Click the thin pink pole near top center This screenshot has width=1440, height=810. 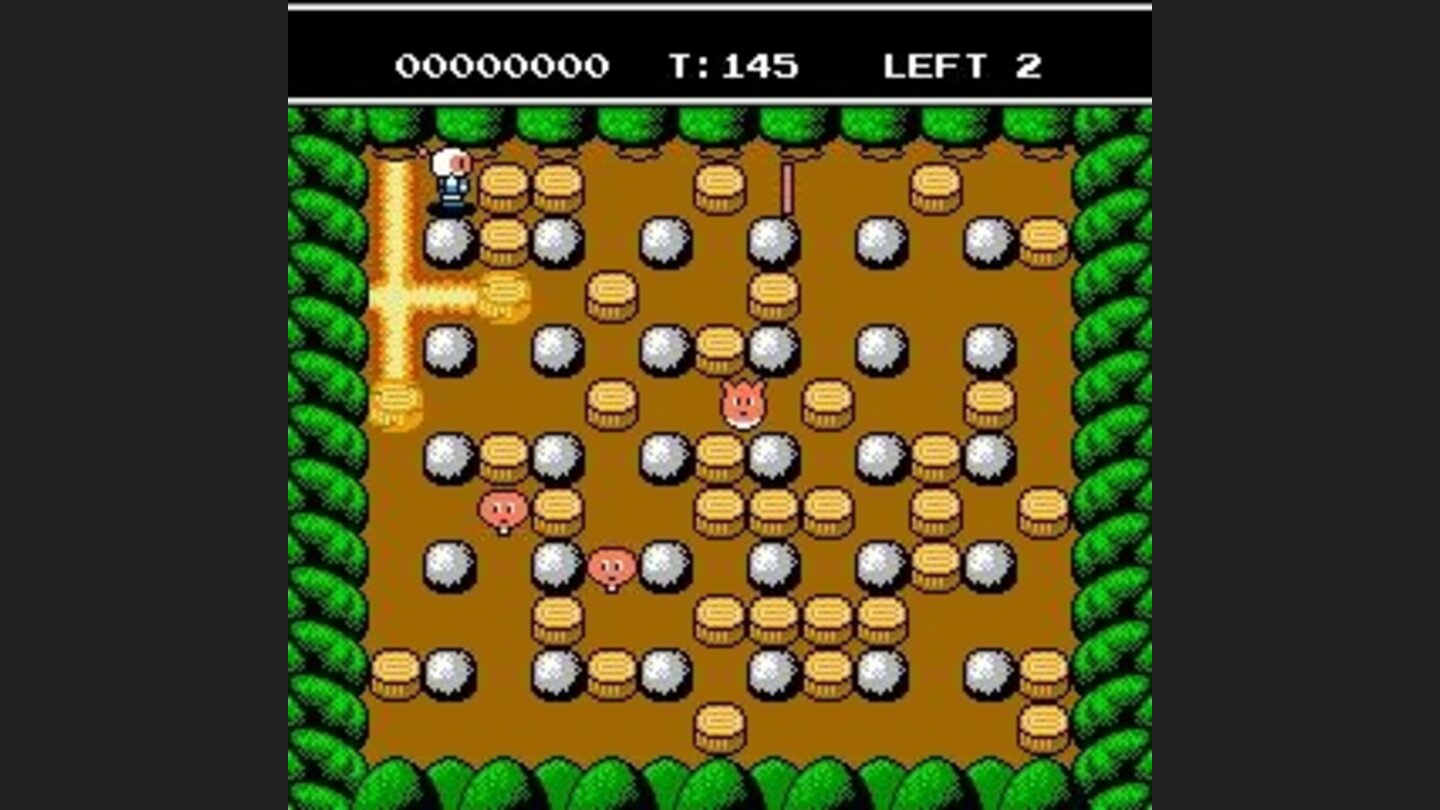coord(786,186)
